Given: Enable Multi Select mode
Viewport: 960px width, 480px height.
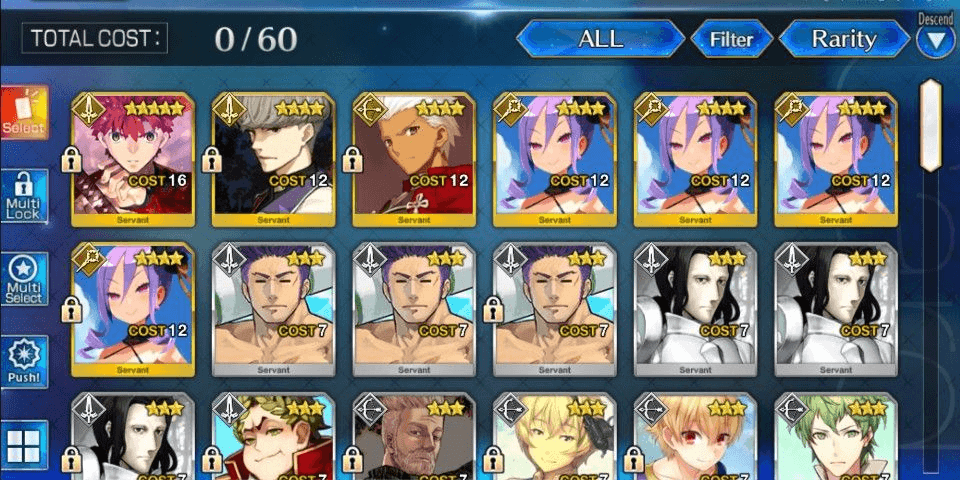Looking at the screenshot, I should click(25, 280).
